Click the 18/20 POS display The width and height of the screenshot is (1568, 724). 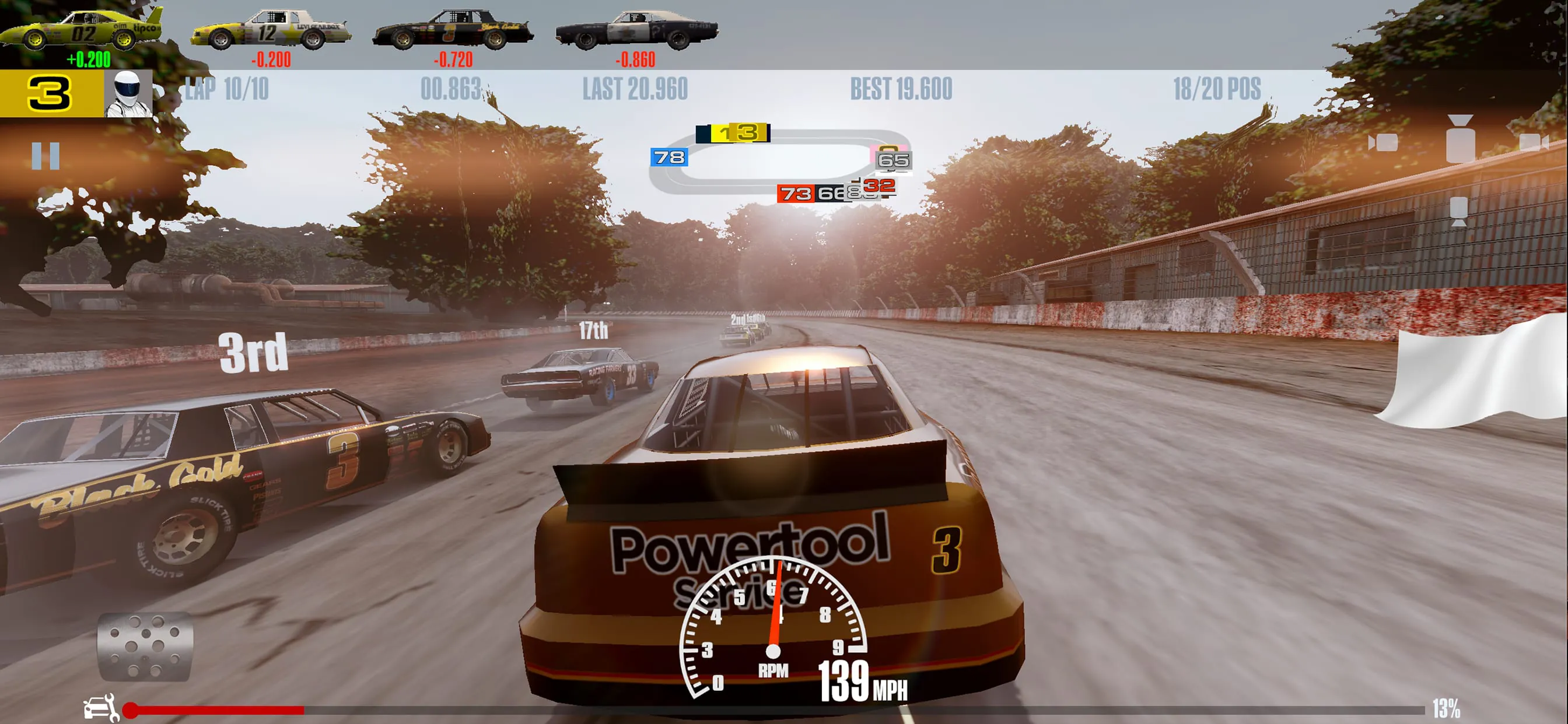tap(1216, 89)
